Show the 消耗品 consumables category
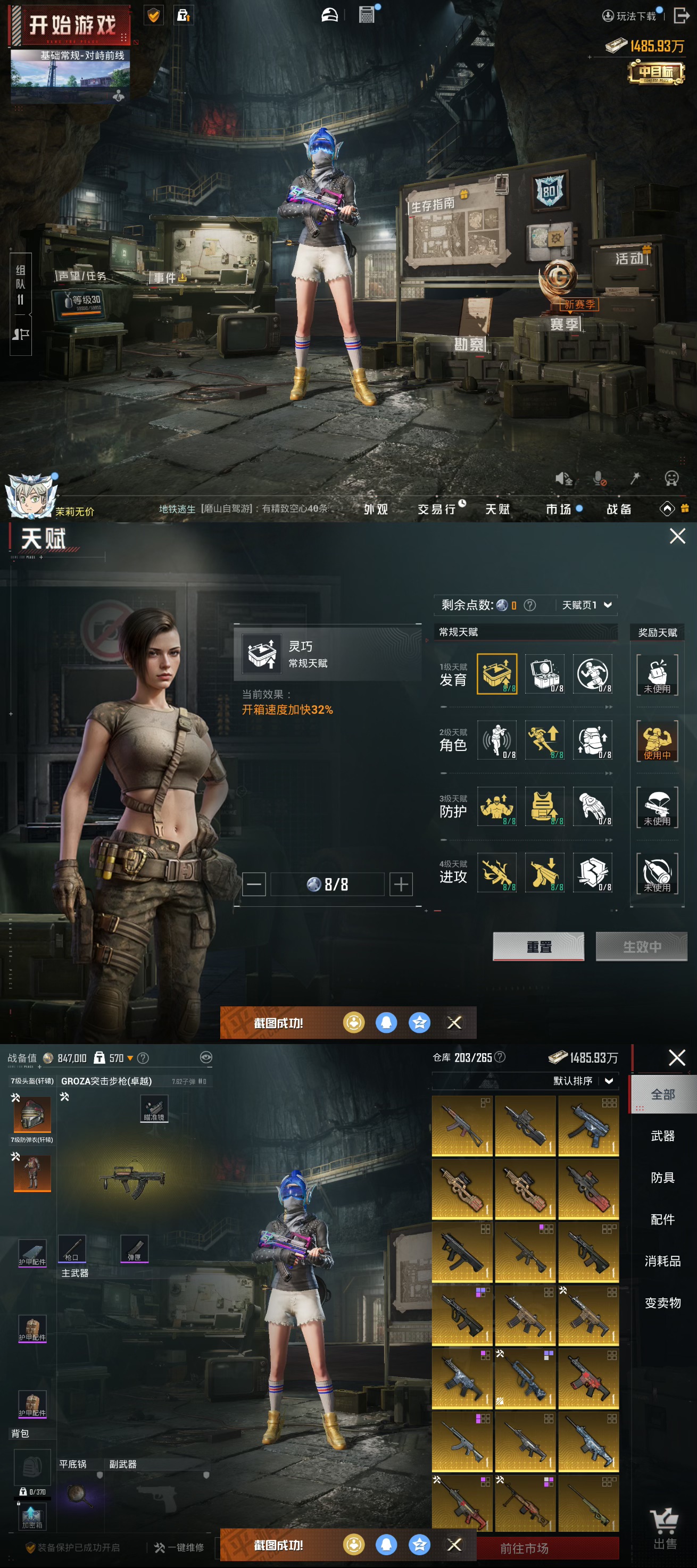The width and height of the screenshot is (697, 1568). click(662, 1261)
